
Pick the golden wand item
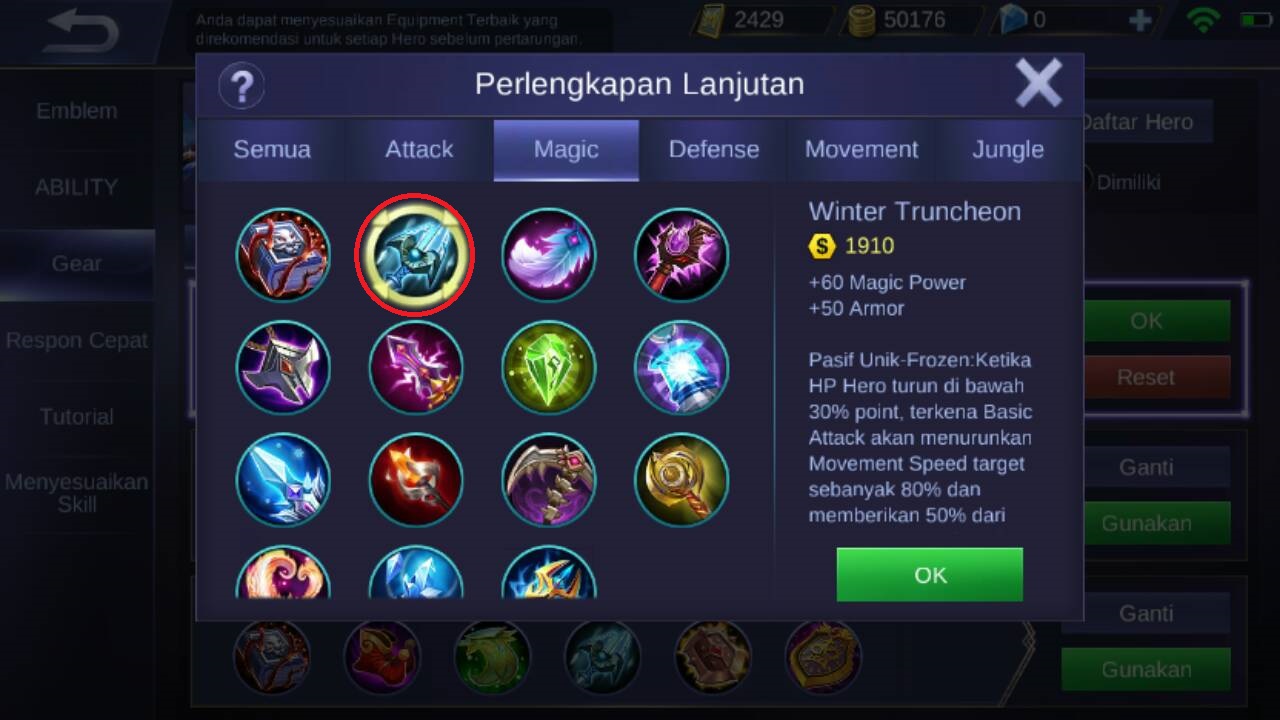click(x=681, y=480)
